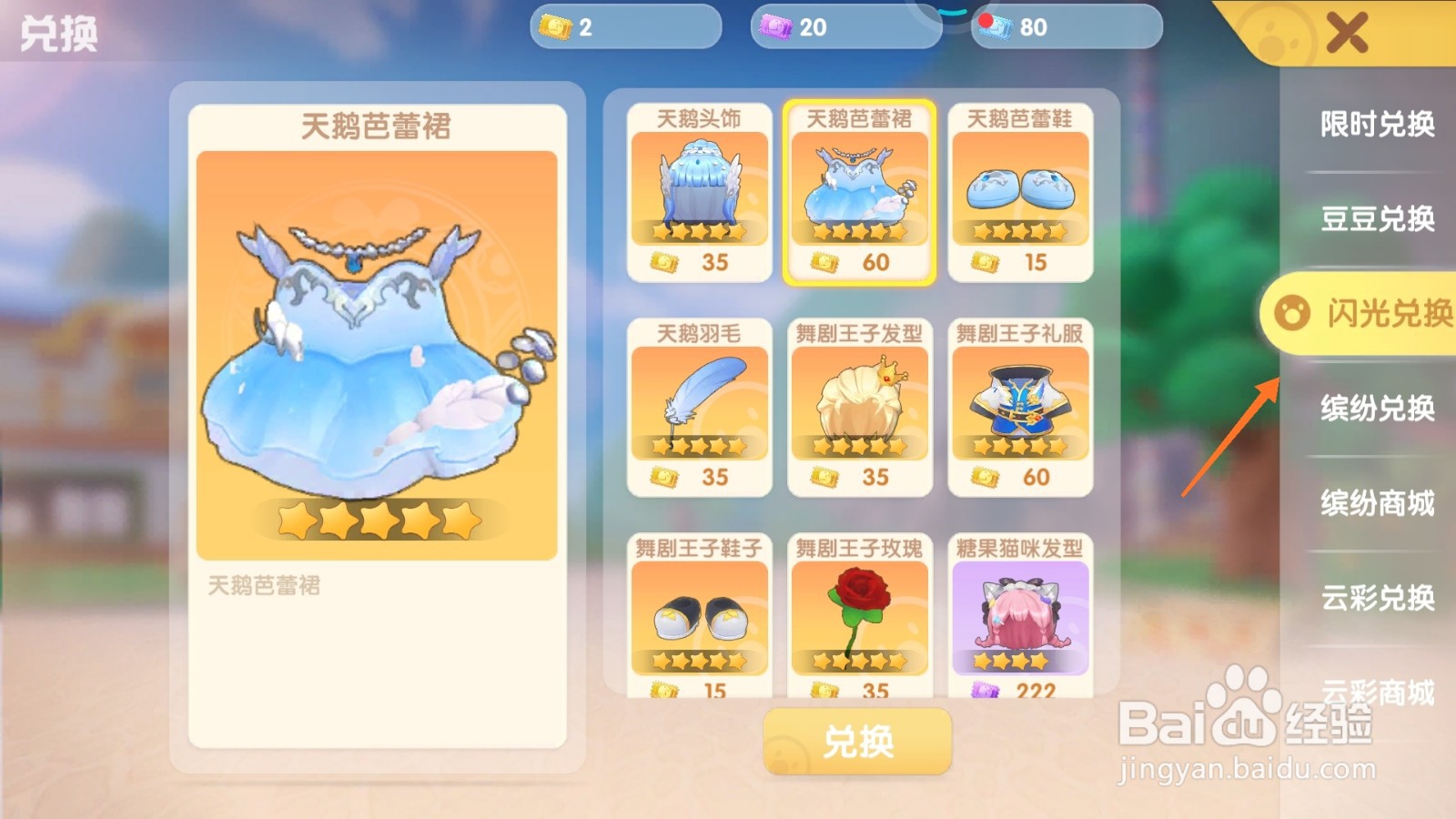The height and width of the screenshot is (819, 1456).
Task: Select the 舞剧王子发型 hairstyle icon
Action: click(860, 400)
